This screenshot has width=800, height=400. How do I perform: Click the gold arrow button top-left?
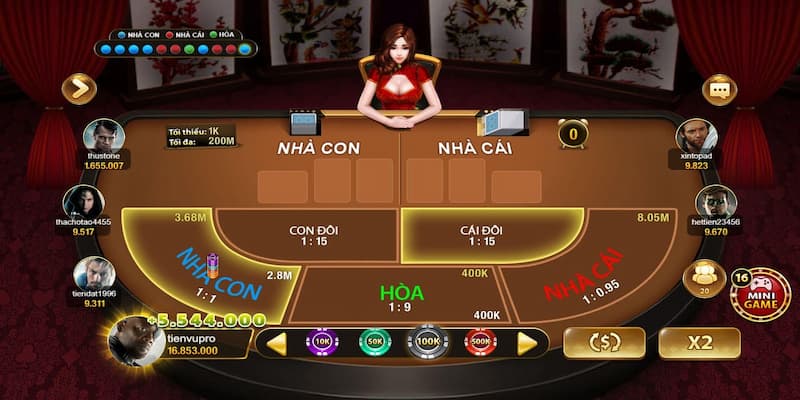pyautogui.click(x=79, y=89)
